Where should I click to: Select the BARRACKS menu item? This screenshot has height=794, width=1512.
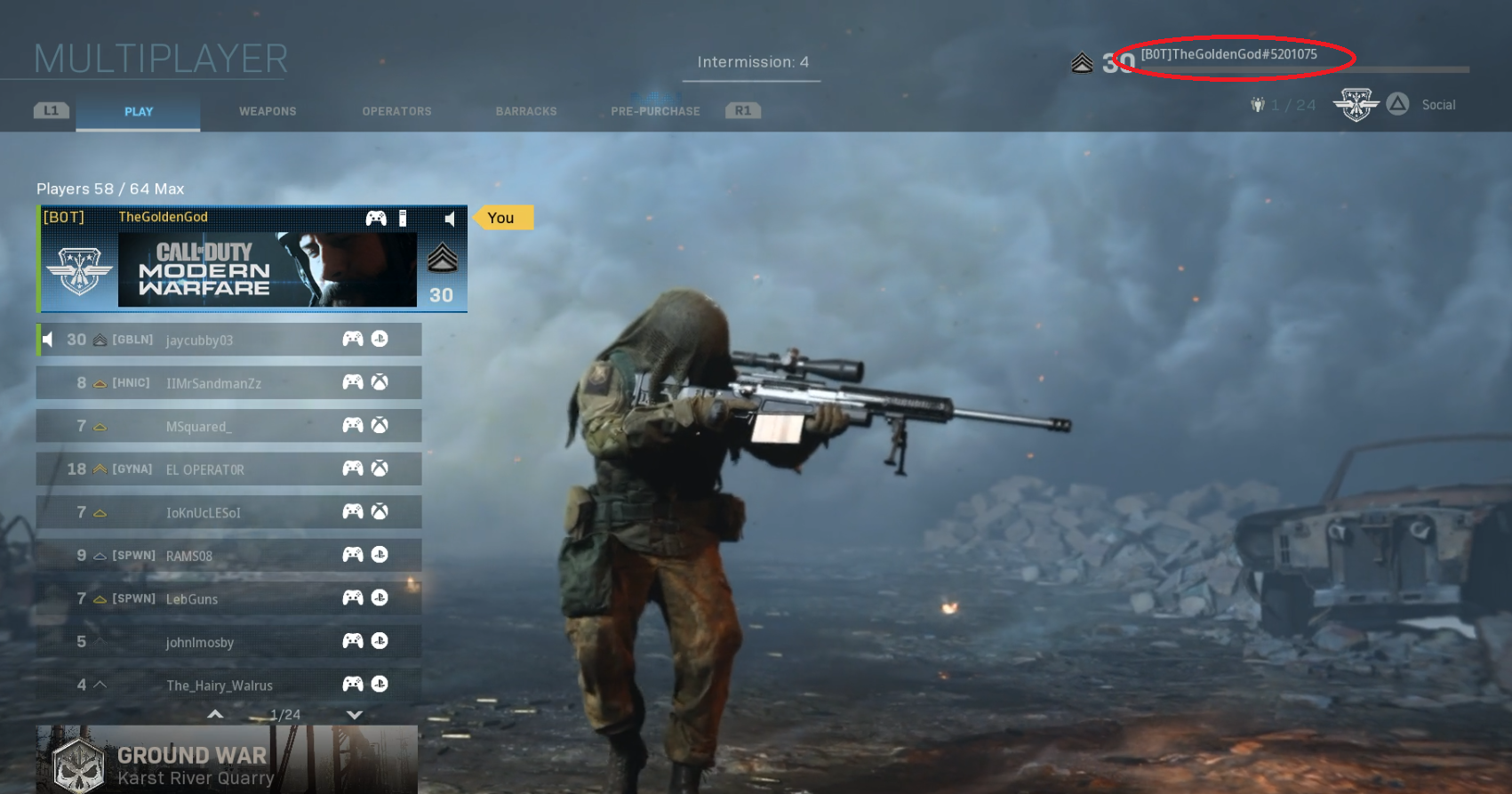pos(526,111)
